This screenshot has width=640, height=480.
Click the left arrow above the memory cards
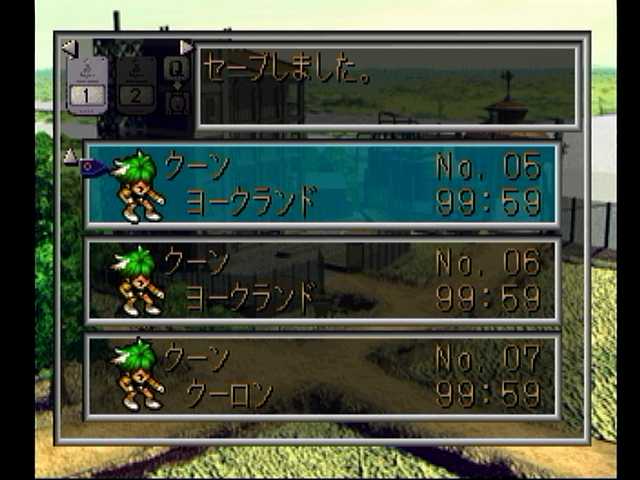click(x=68, y=47)
